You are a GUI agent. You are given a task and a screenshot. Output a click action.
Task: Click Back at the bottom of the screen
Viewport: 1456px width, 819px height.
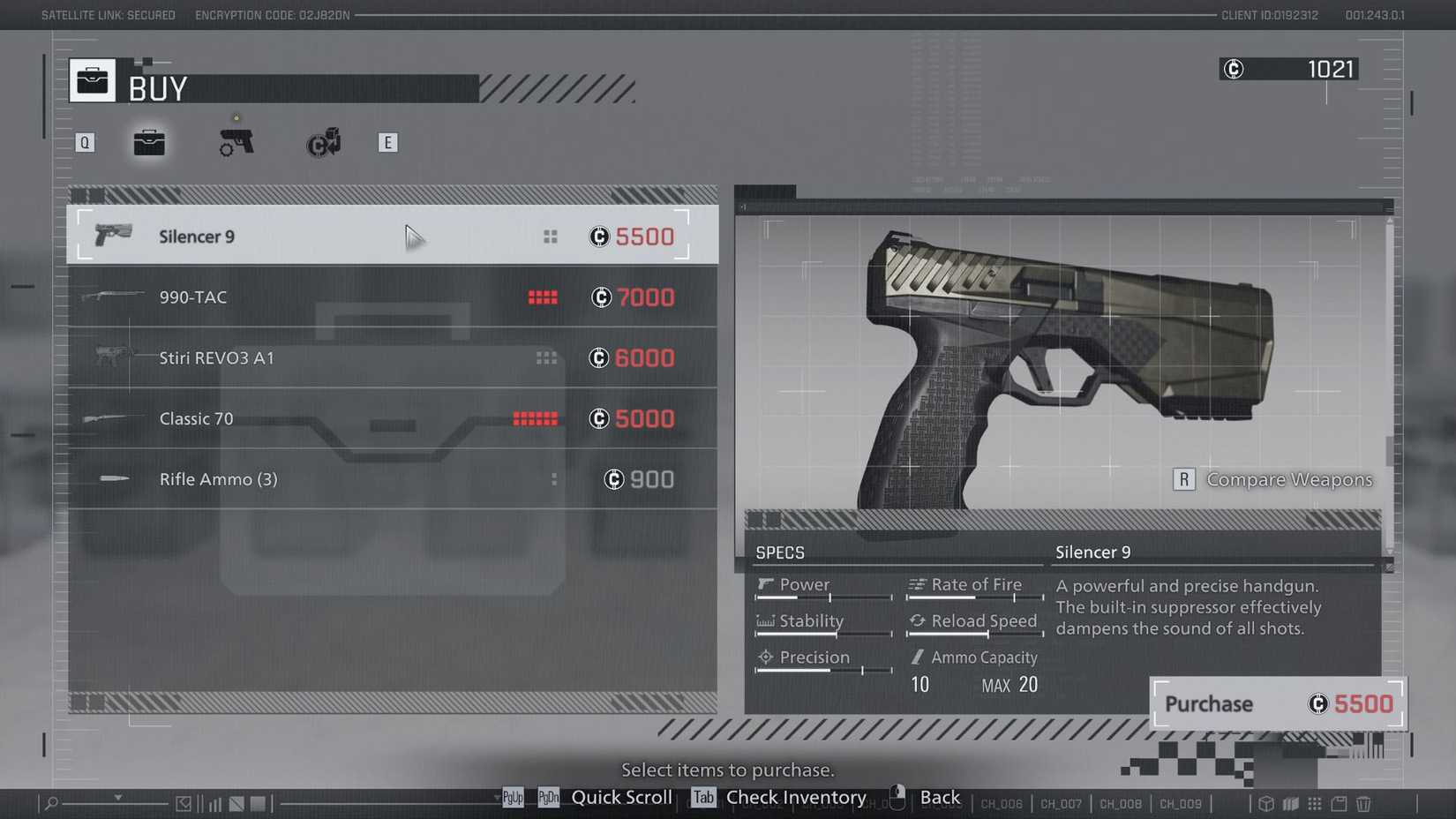[939, 797]
